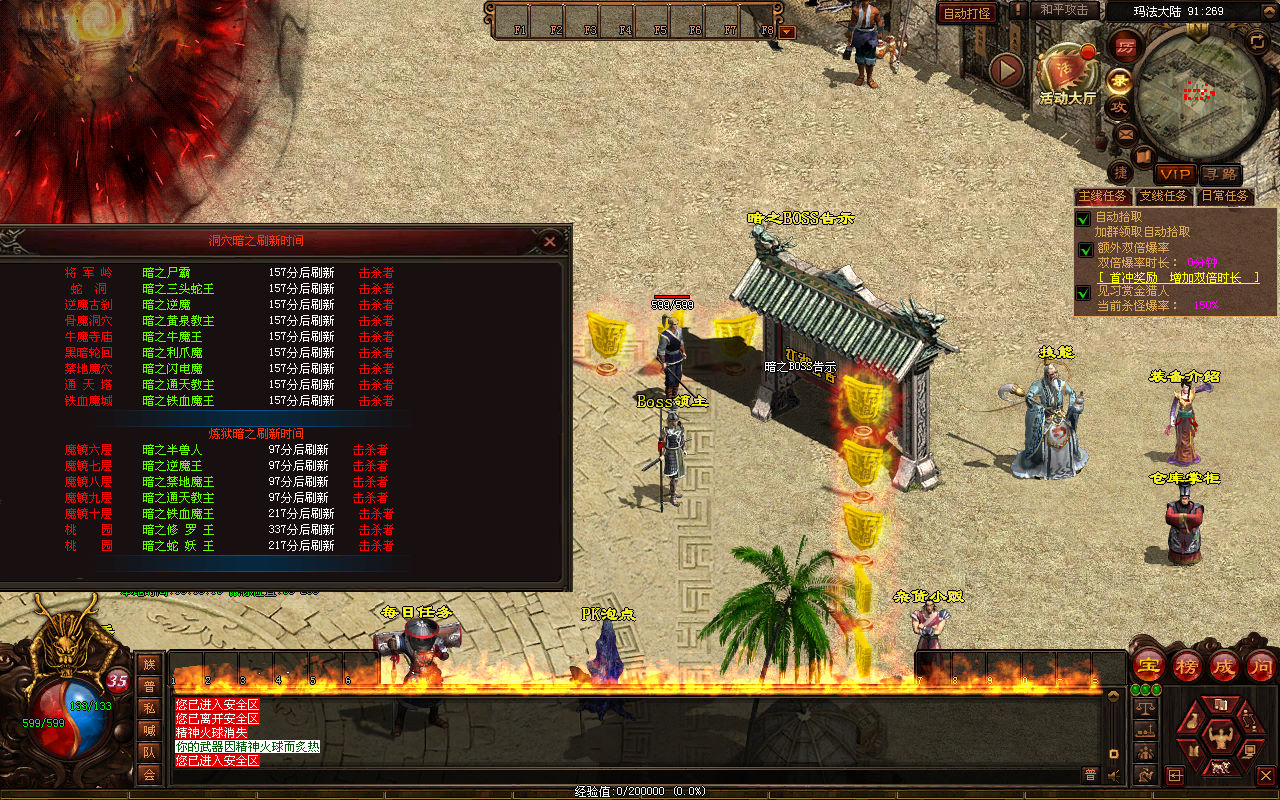
Task: Open the mail envelope icon
Action: (1126, 133)
